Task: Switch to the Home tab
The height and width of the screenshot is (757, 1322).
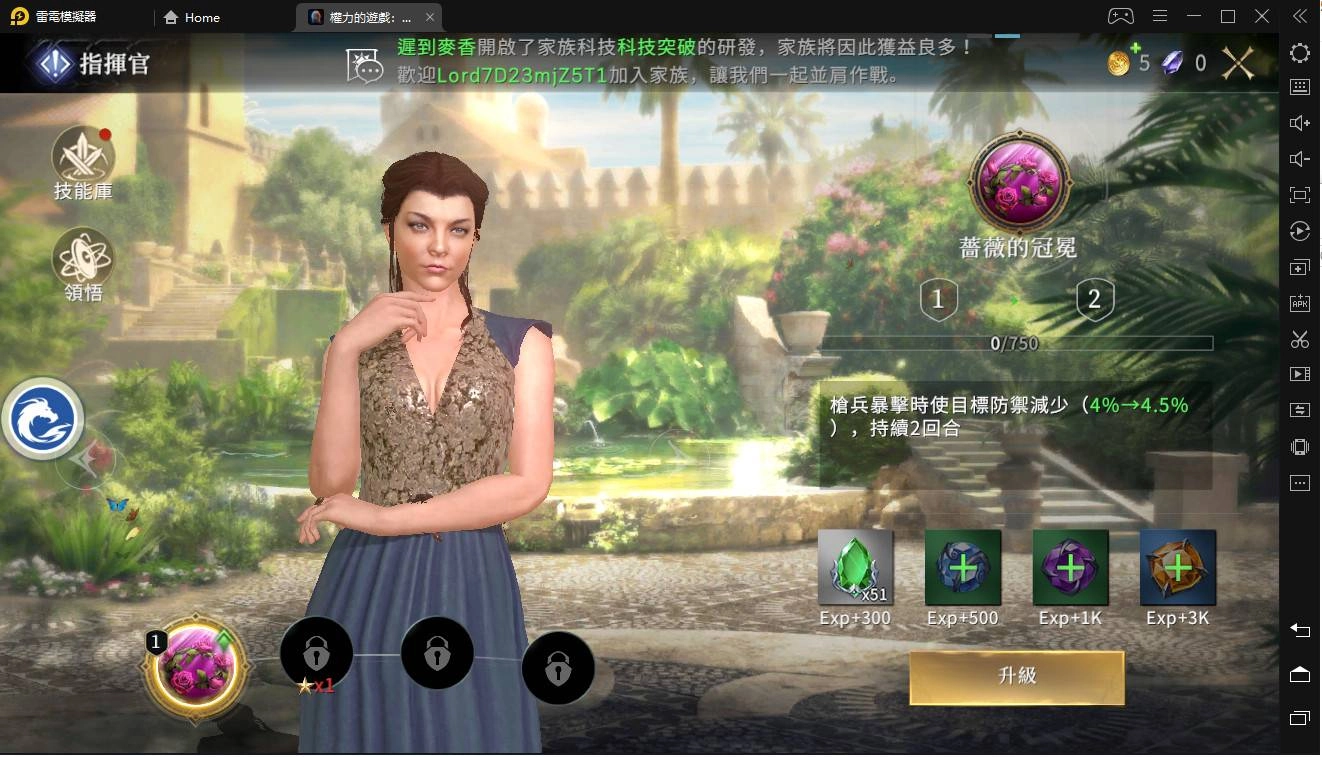Action: point(191,17)
